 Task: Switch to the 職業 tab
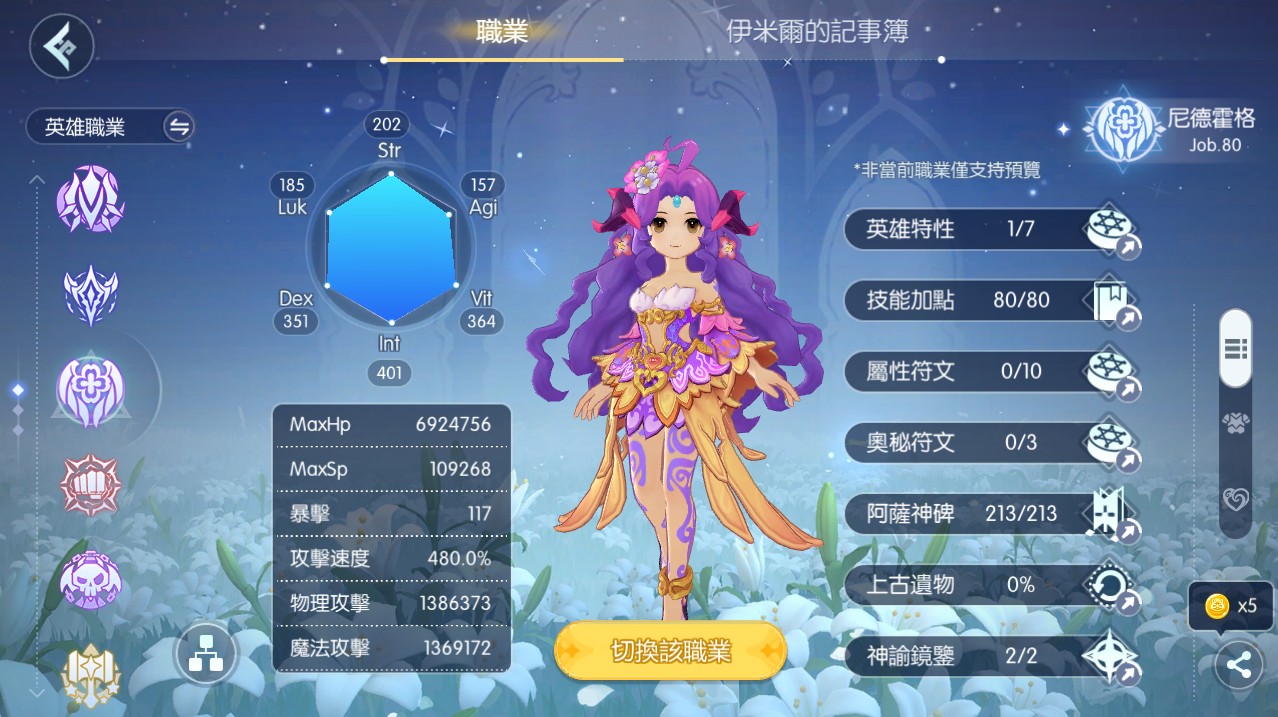pyautogui.click(x=502, y=32)
